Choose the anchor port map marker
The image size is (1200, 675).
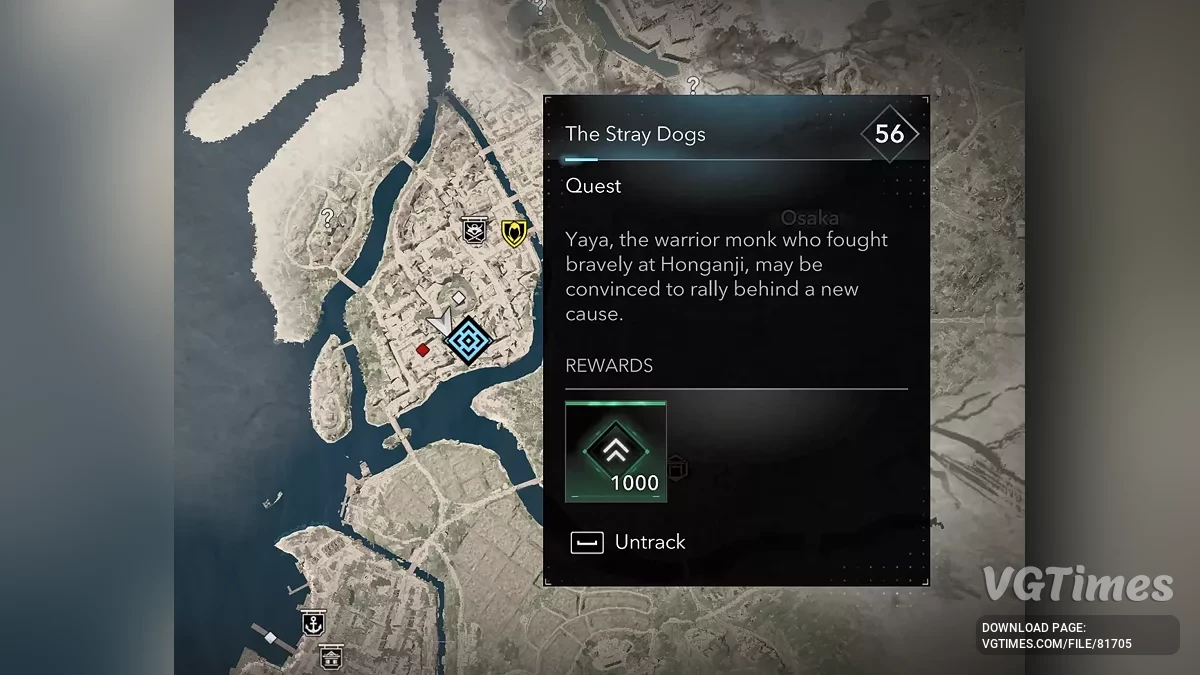click(314, 624)
